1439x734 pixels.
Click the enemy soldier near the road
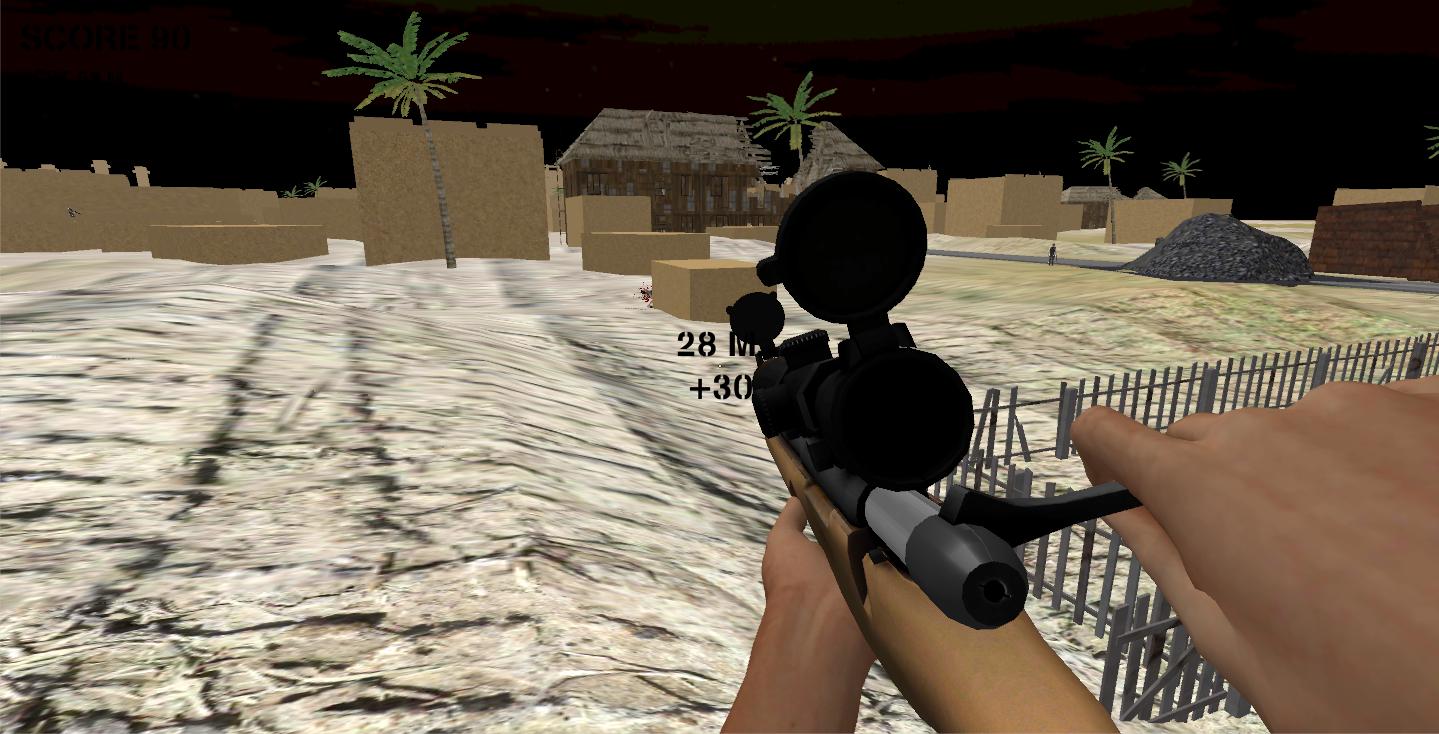(1052, 253)
